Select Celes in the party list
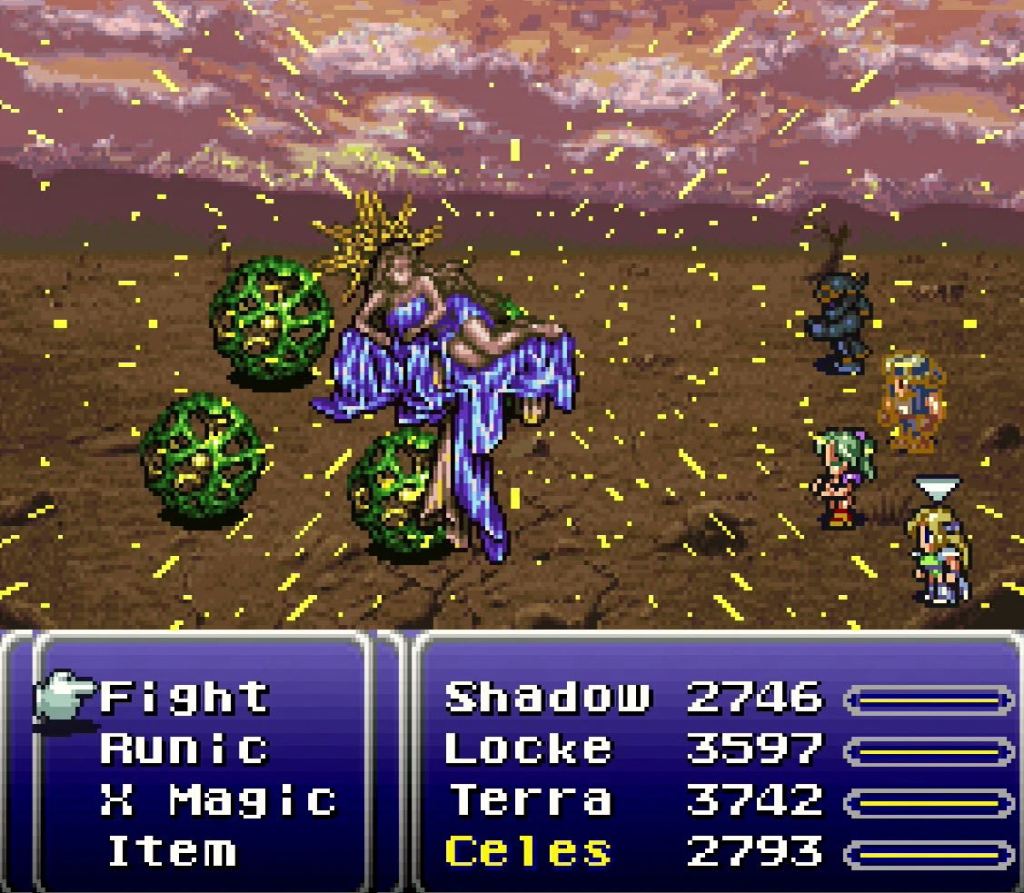This screenshot has width=1024, height=893. pyautogui.click(x=527, y=852)
